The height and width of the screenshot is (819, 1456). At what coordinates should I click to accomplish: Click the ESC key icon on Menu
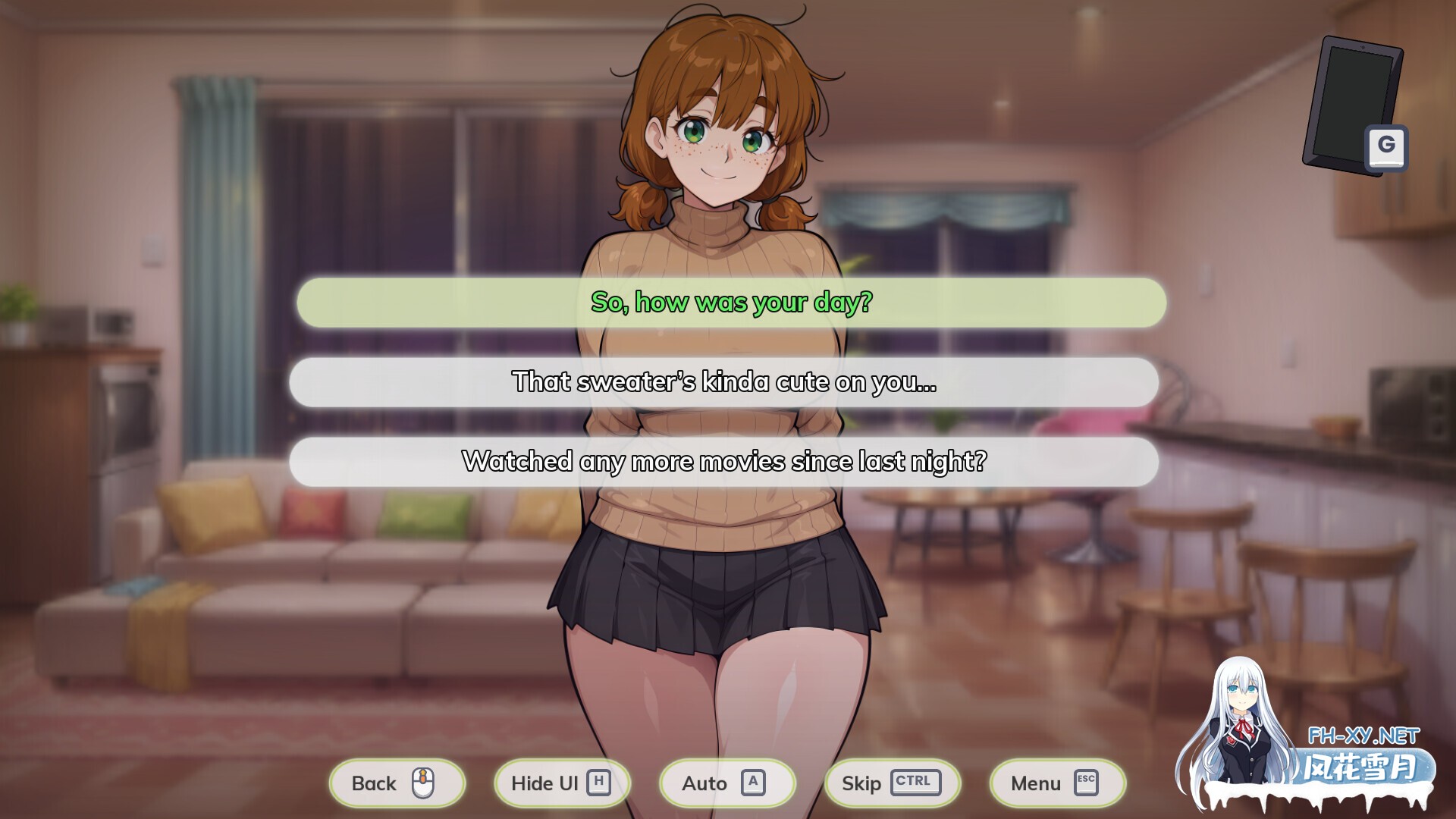point(1087,783)
